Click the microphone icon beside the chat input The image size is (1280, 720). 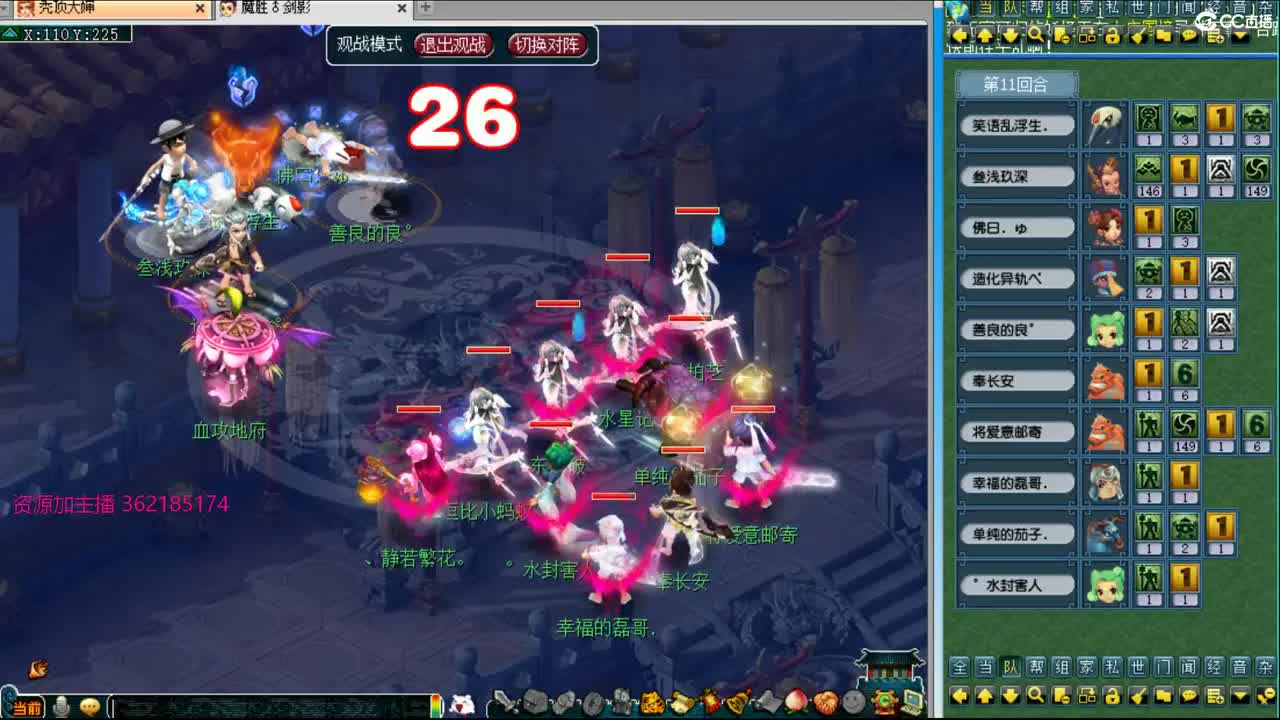tap(60, 706)
